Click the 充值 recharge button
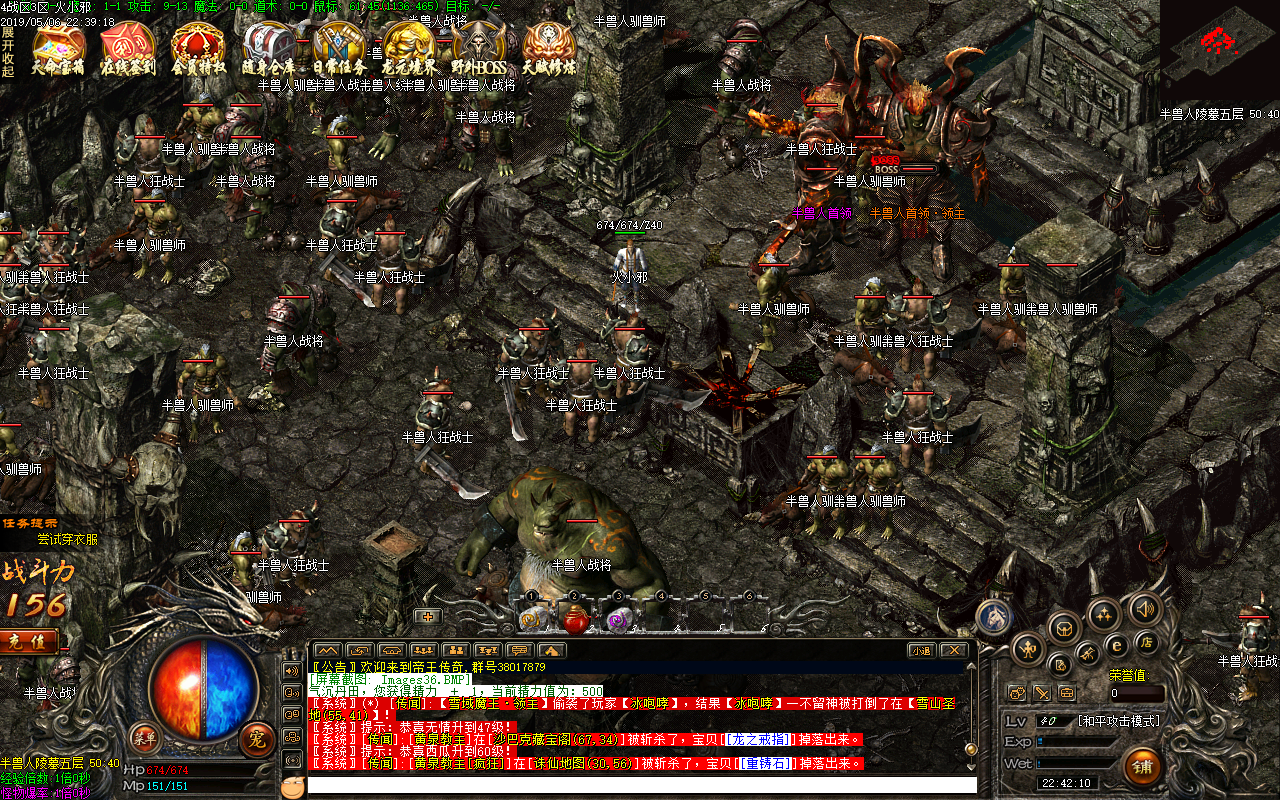This screenshot has height=800, width=1280. (29, 641)
